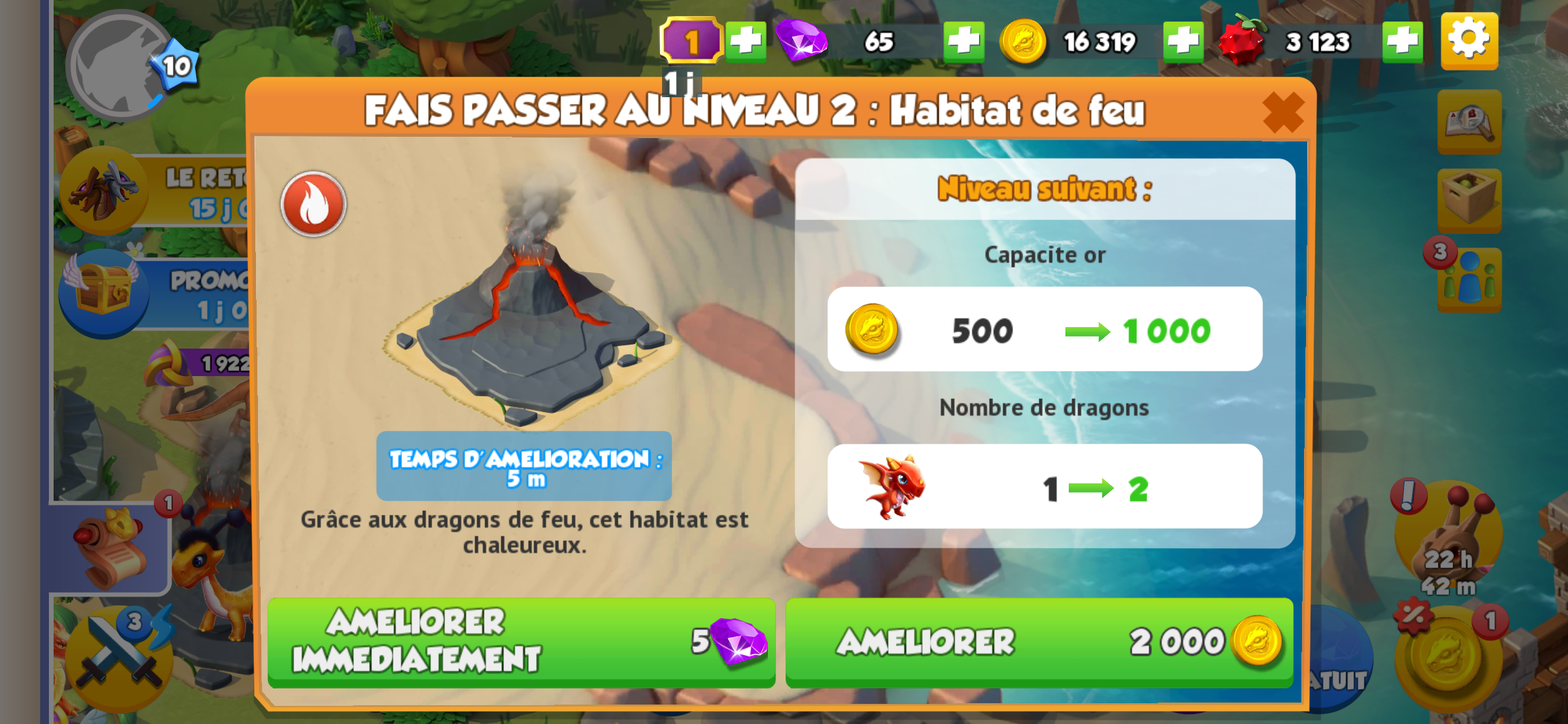The width and height of the screenshot is (1568, 724).
Task: Open the friends social menu
Action: pos(1469,280)
